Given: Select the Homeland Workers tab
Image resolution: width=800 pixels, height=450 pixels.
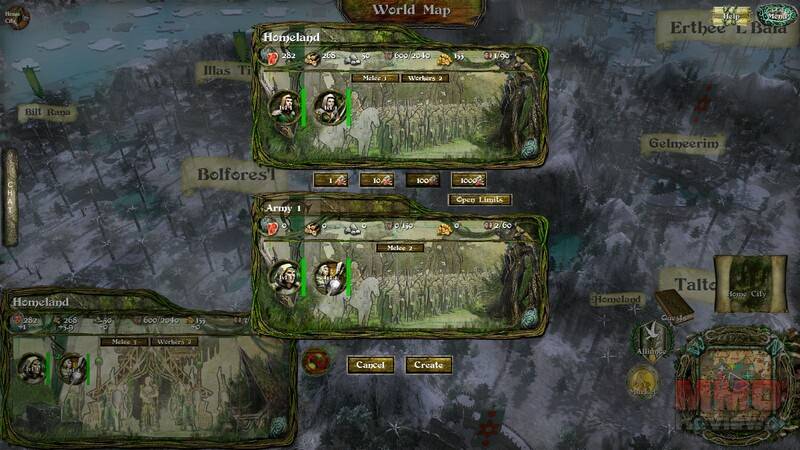Looking at the screenshot, I should (x=426, y=78).
